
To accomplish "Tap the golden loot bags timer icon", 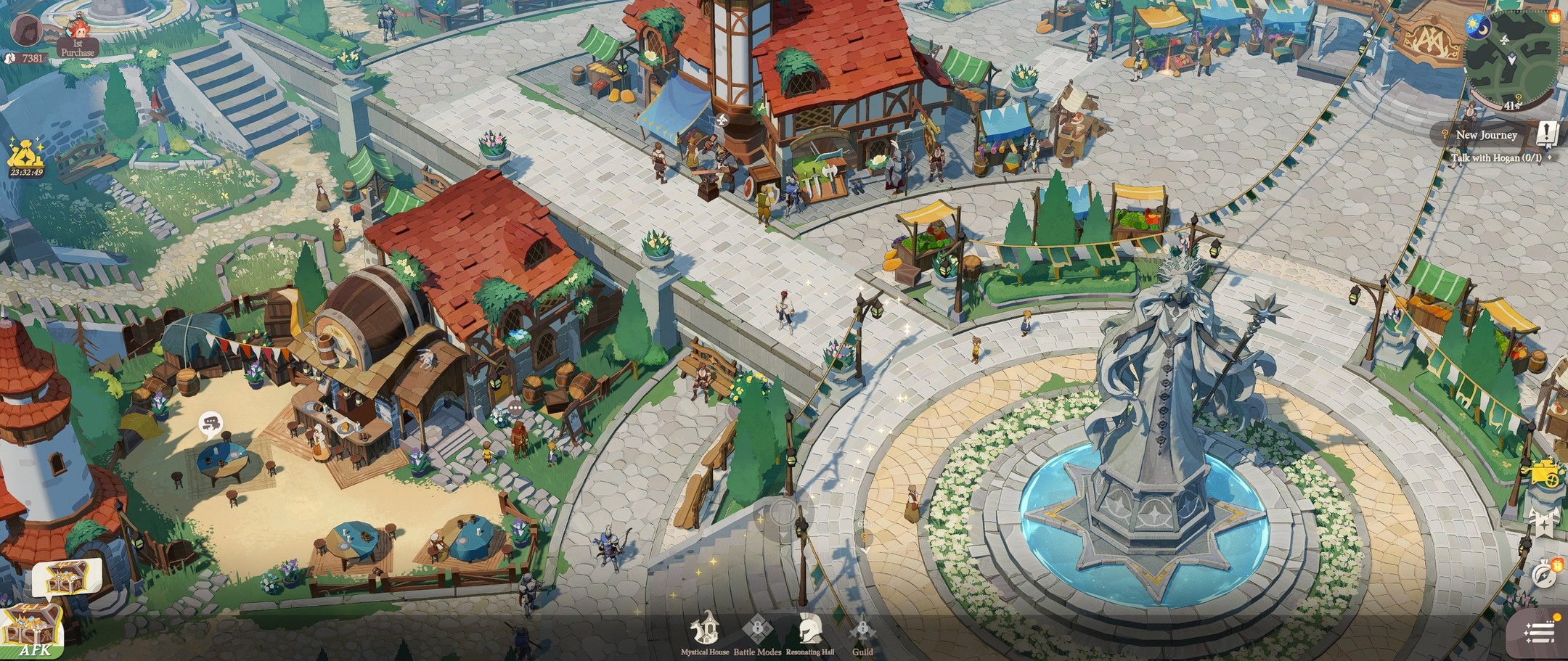I will coord(26,156).
